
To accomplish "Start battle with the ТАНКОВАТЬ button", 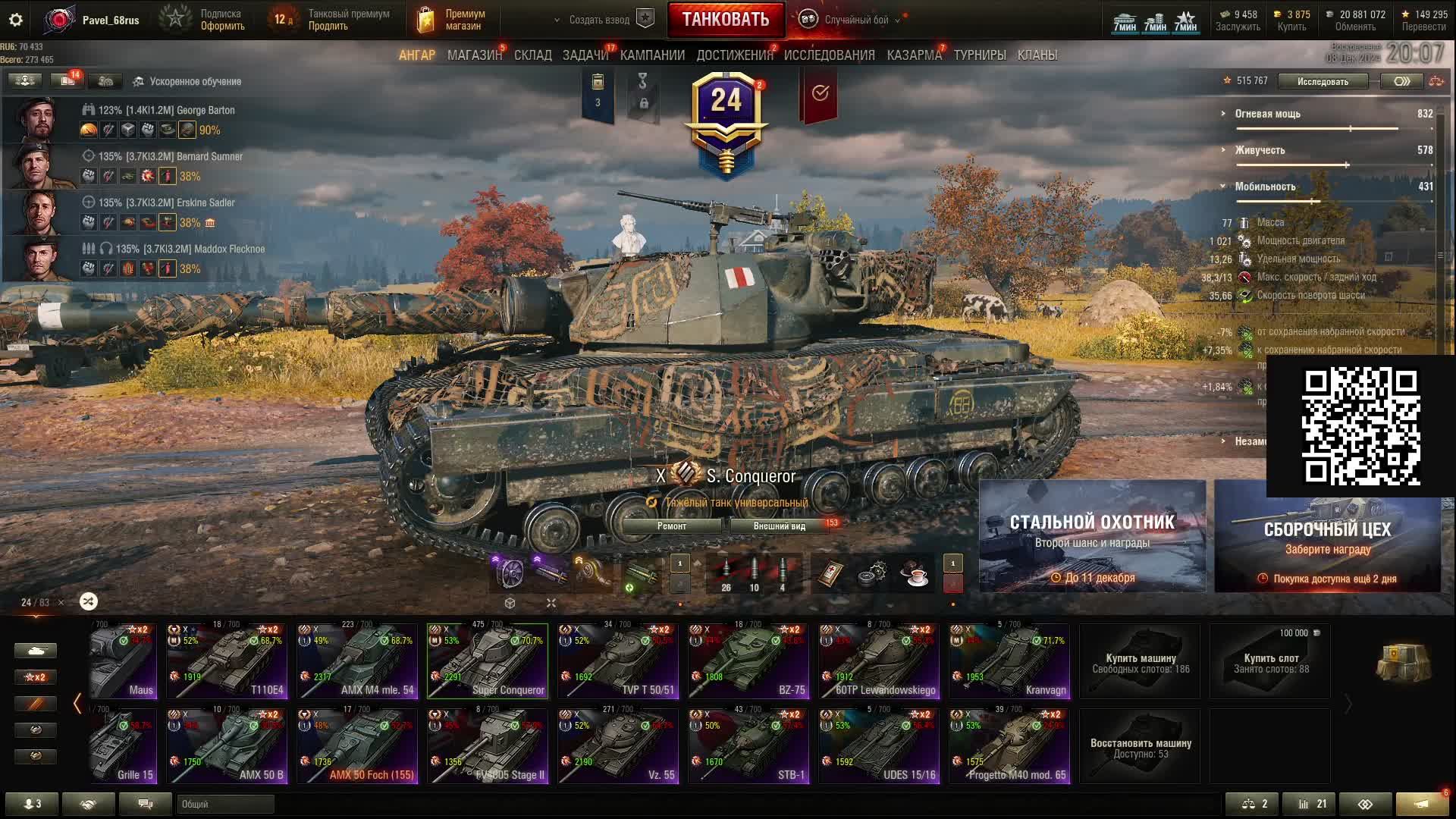I will coord(725,20).
